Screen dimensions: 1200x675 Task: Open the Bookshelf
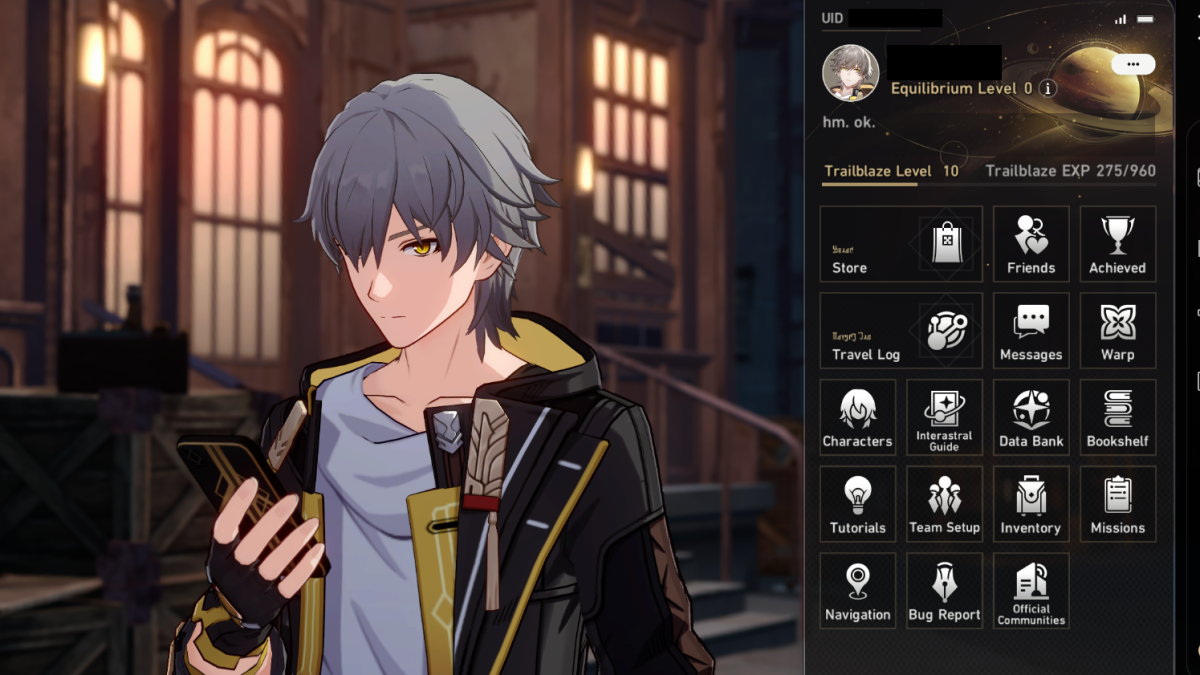[x=1117, y=417]
